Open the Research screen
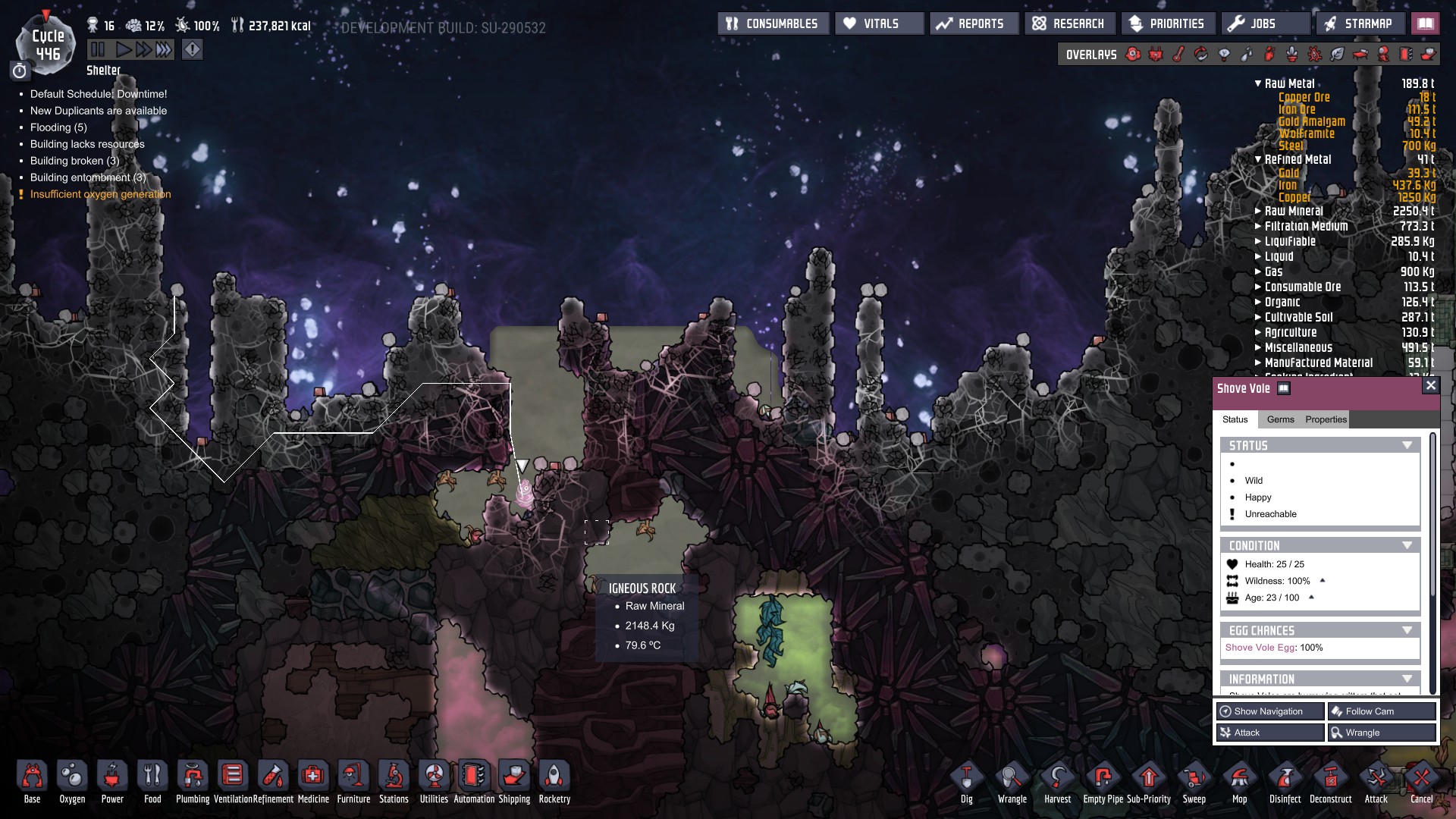The height and width of the screenshot is (819, 1456). tap(1069, 24)
